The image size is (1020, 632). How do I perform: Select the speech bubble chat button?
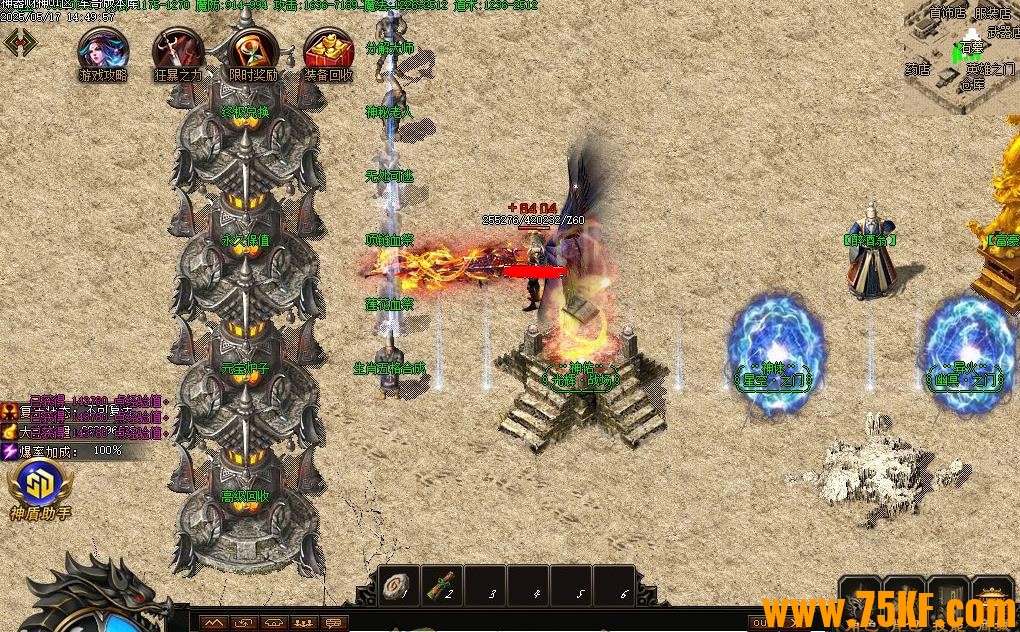(334, 623)
